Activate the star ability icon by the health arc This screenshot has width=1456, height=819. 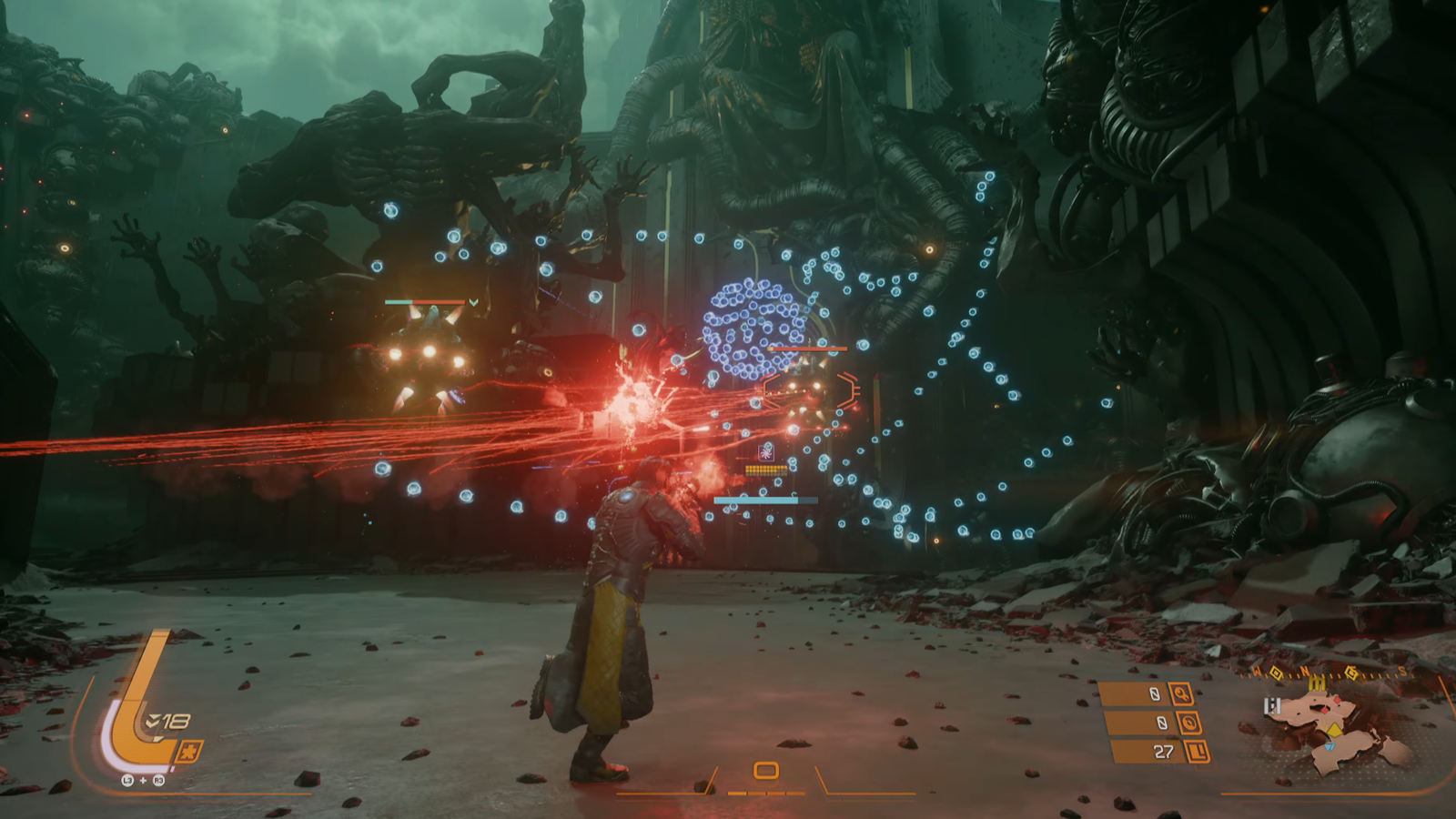point(189,753)
